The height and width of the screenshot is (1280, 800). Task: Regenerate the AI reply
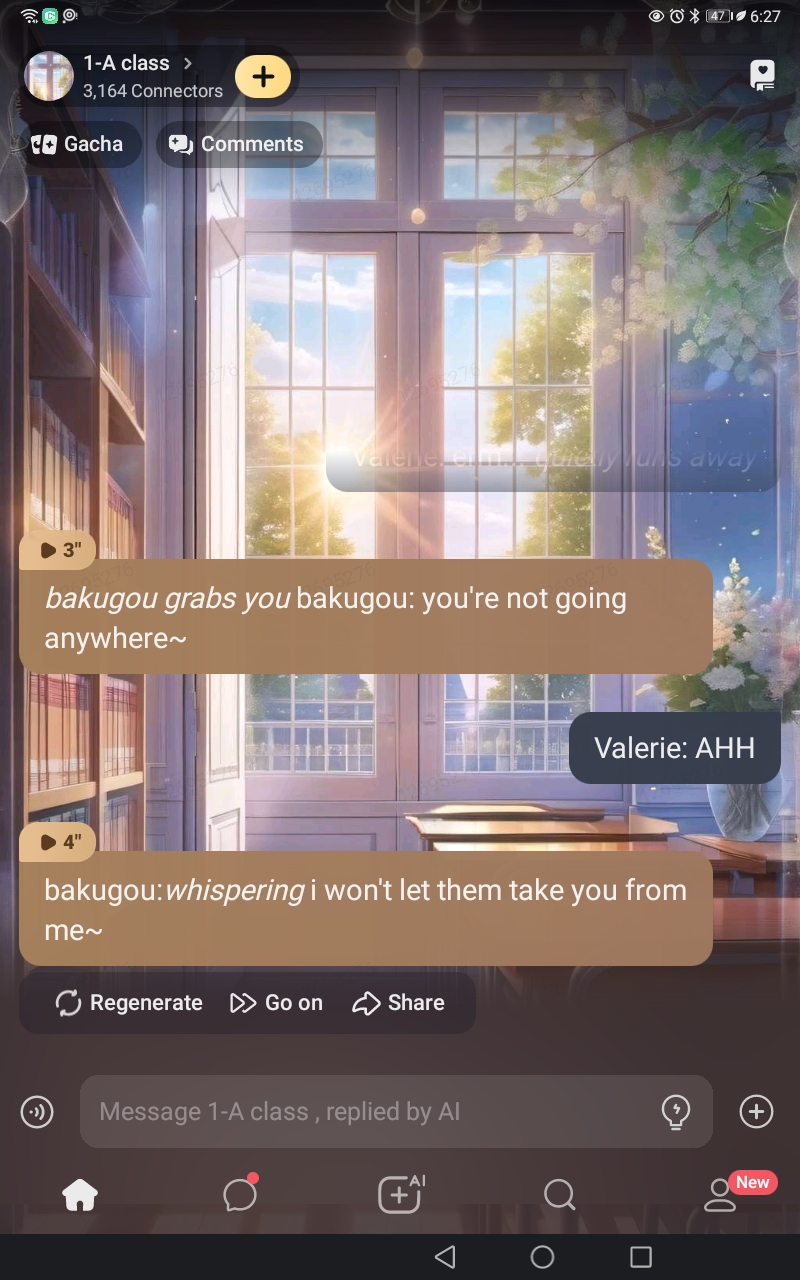pyautogui.click(x=129, y=1003)
